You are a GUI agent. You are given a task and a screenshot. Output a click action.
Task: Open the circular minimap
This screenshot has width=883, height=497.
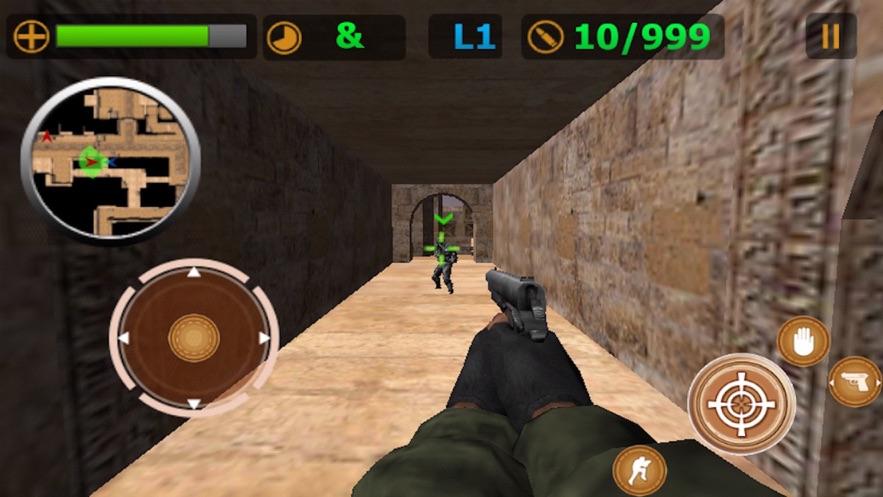click(x=110, y=159)
